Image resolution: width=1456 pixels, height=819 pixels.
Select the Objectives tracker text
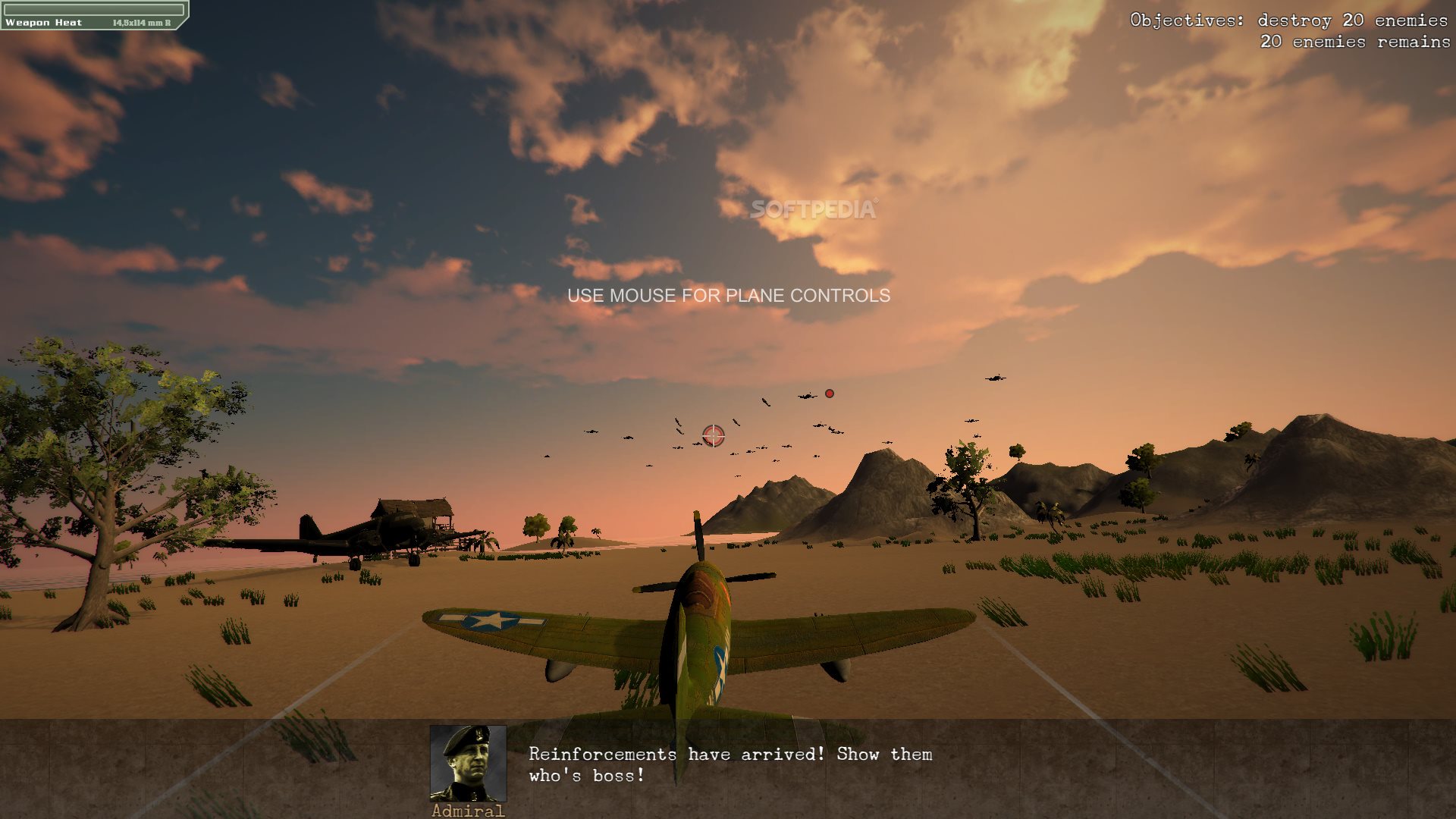point(1289,31)
